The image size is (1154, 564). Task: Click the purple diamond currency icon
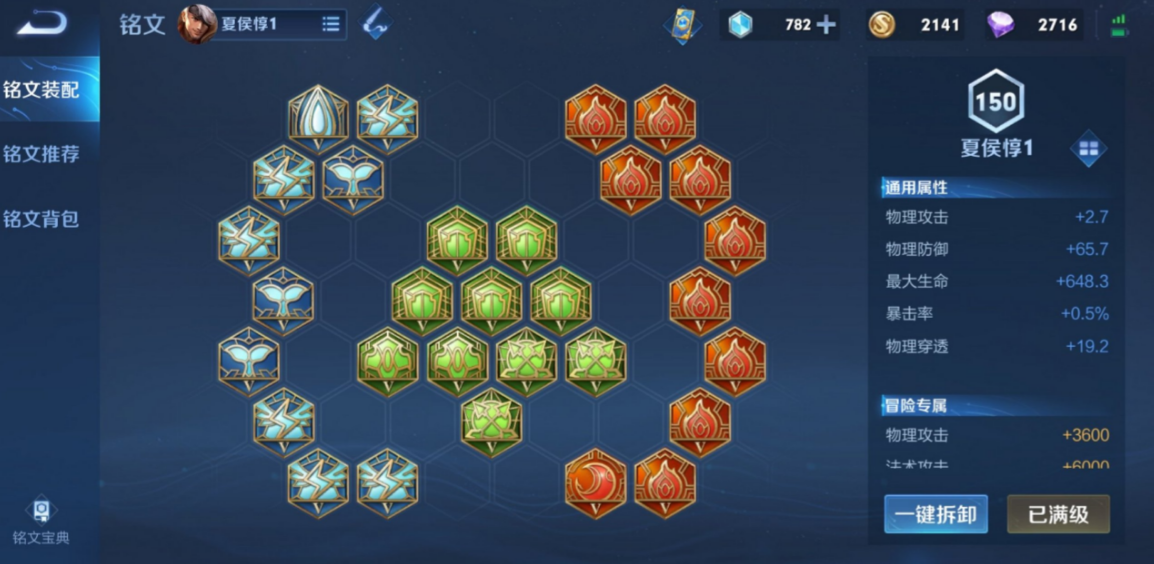(x=1000, y=25)
